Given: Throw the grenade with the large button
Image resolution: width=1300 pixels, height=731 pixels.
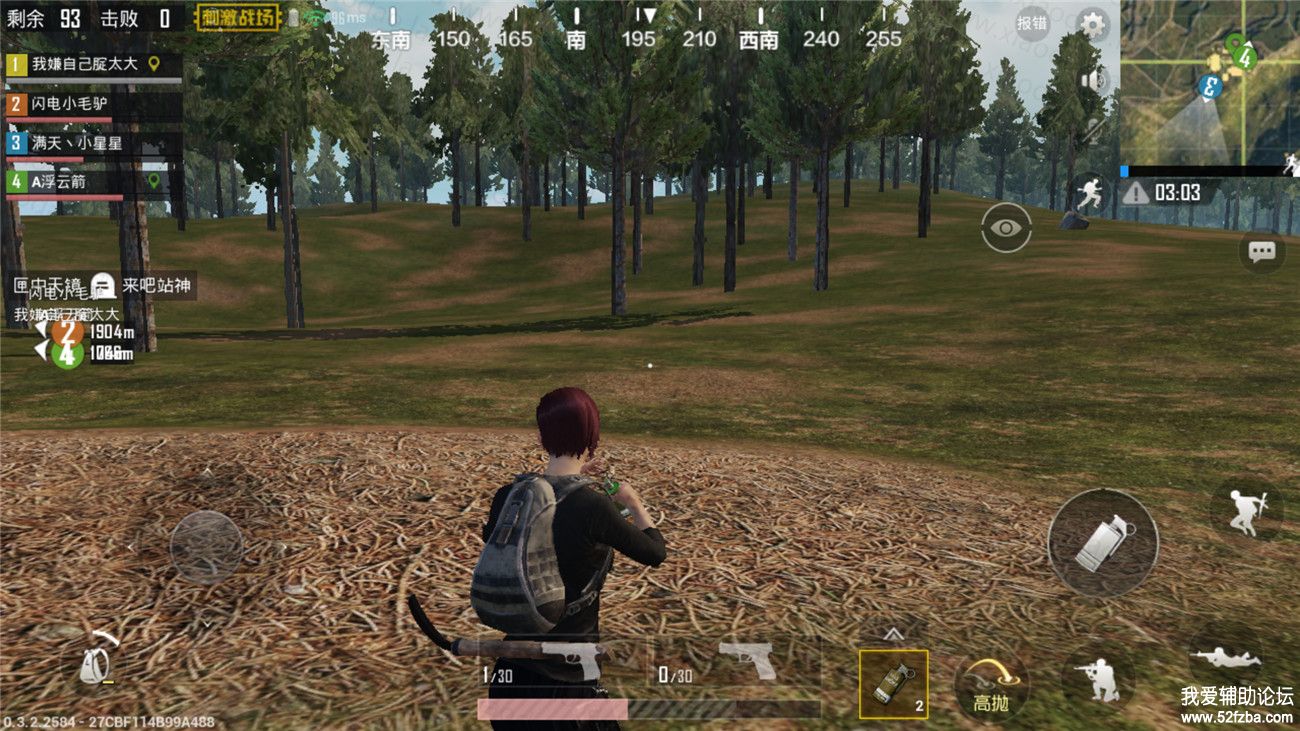Looking at the screenshot, I should [1102, 543].
